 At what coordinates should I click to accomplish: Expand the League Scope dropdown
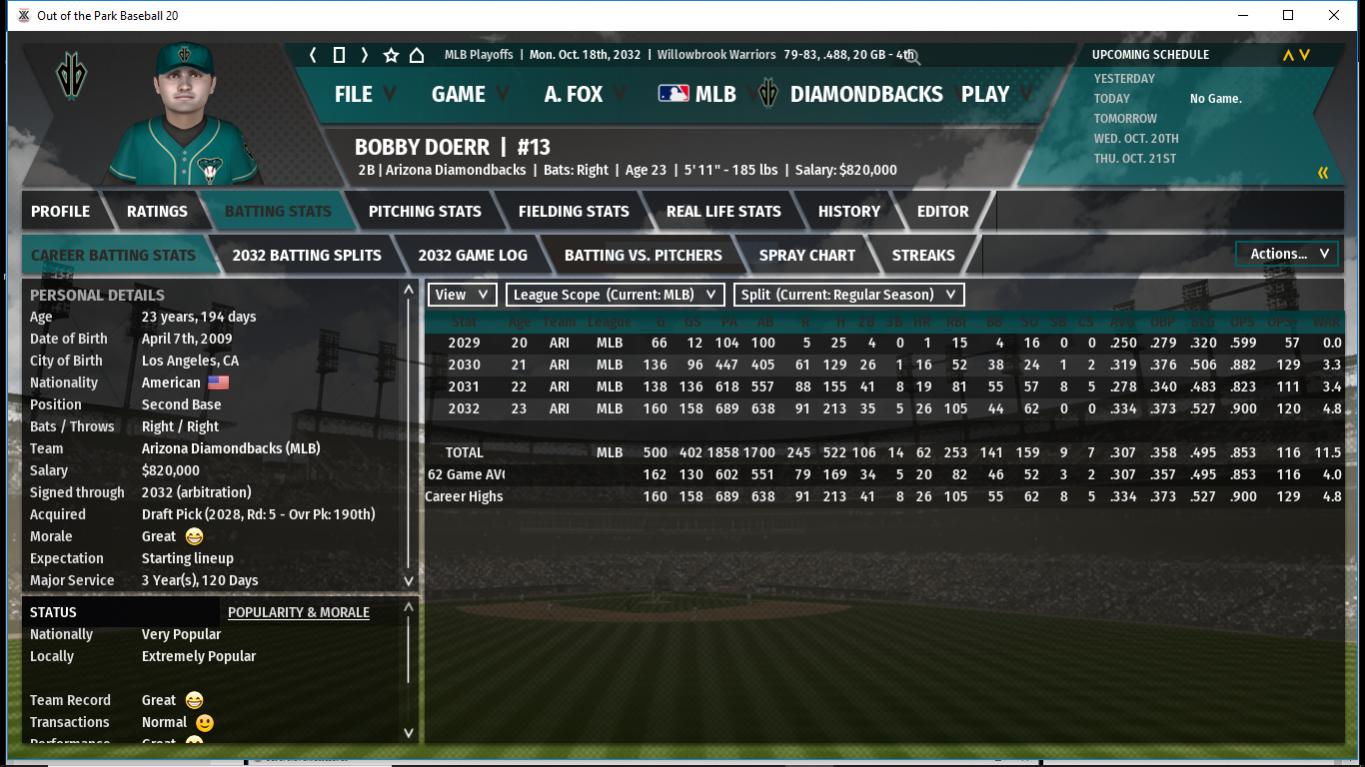615,294
